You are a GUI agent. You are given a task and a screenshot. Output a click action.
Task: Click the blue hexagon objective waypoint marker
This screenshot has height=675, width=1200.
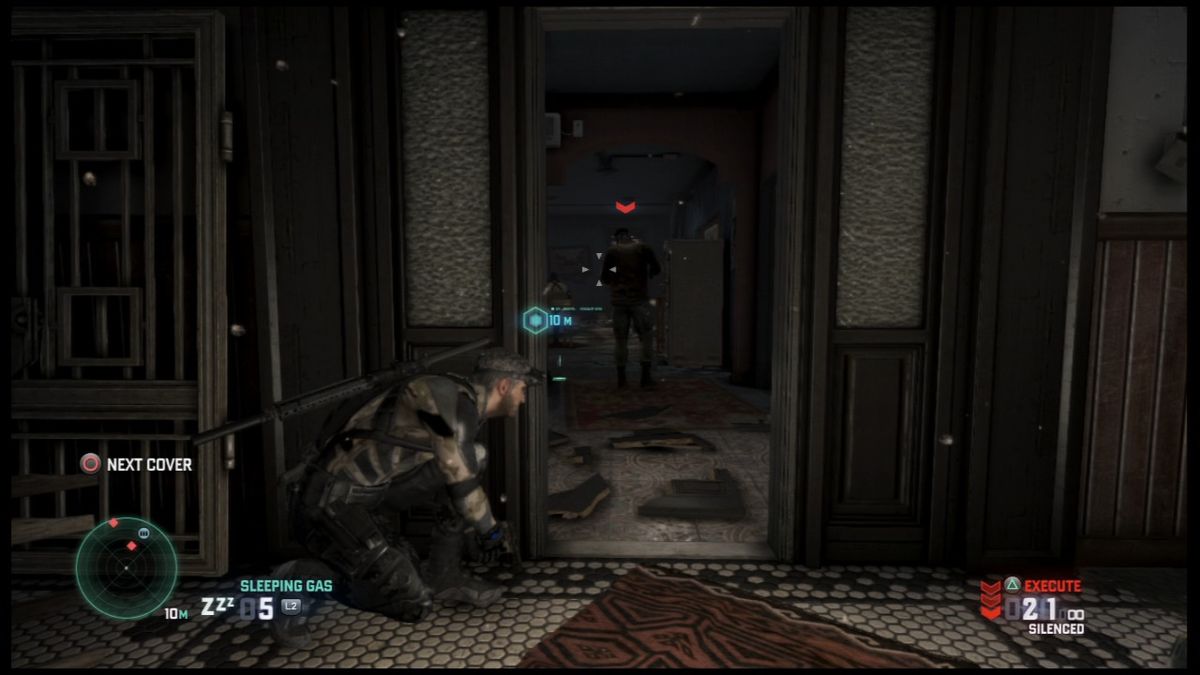(534, 320)
